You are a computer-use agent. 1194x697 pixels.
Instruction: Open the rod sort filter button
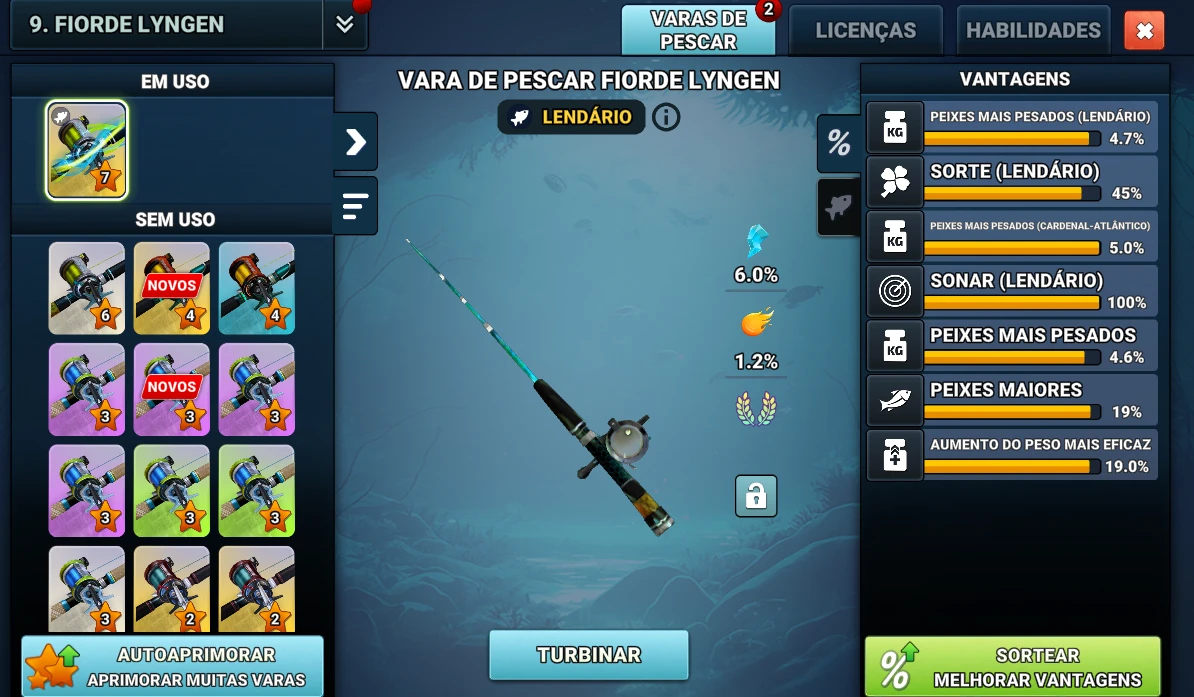point(356,205)
